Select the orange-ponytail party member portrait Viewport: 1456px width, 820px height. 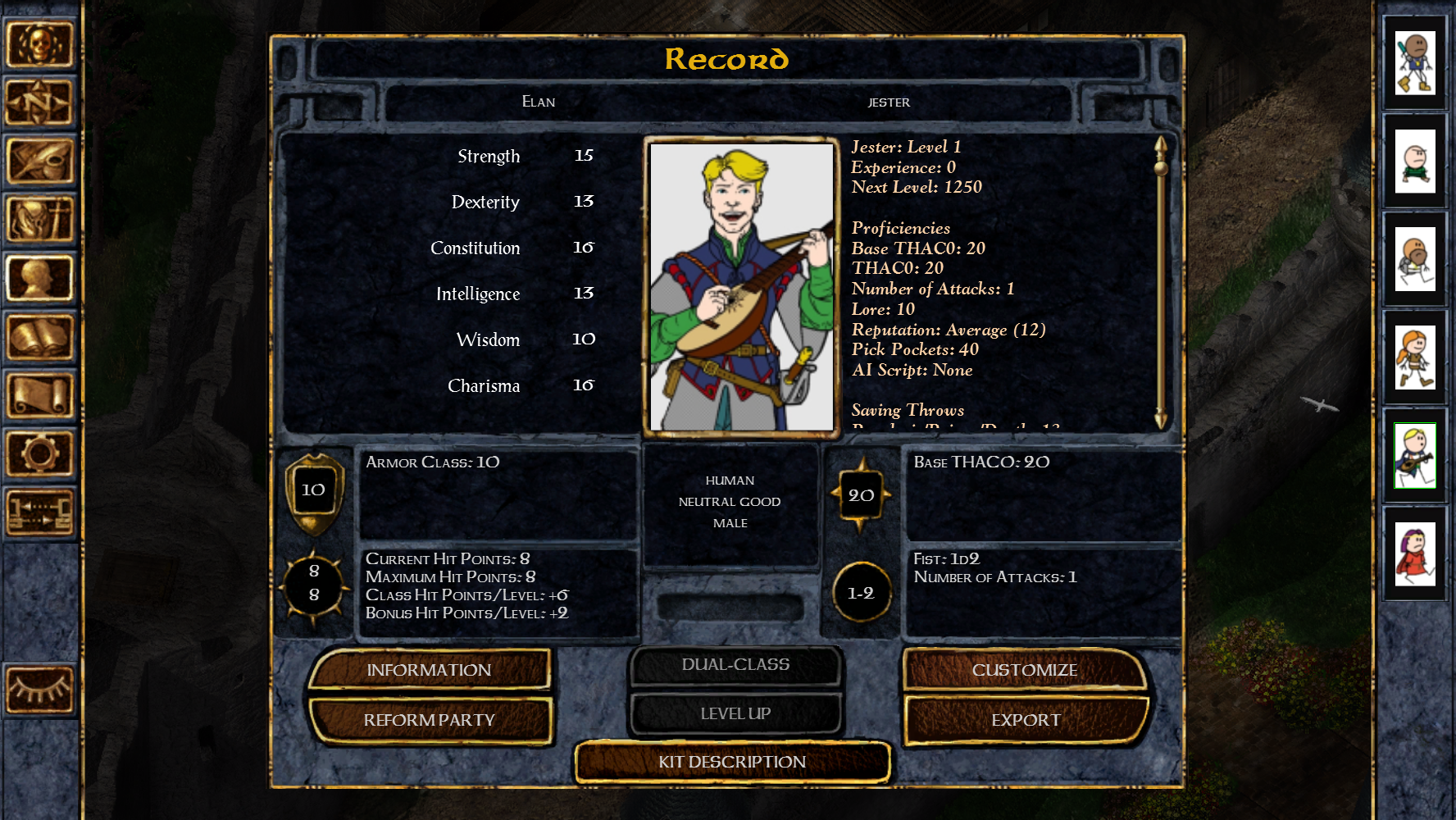(1415, 358)
